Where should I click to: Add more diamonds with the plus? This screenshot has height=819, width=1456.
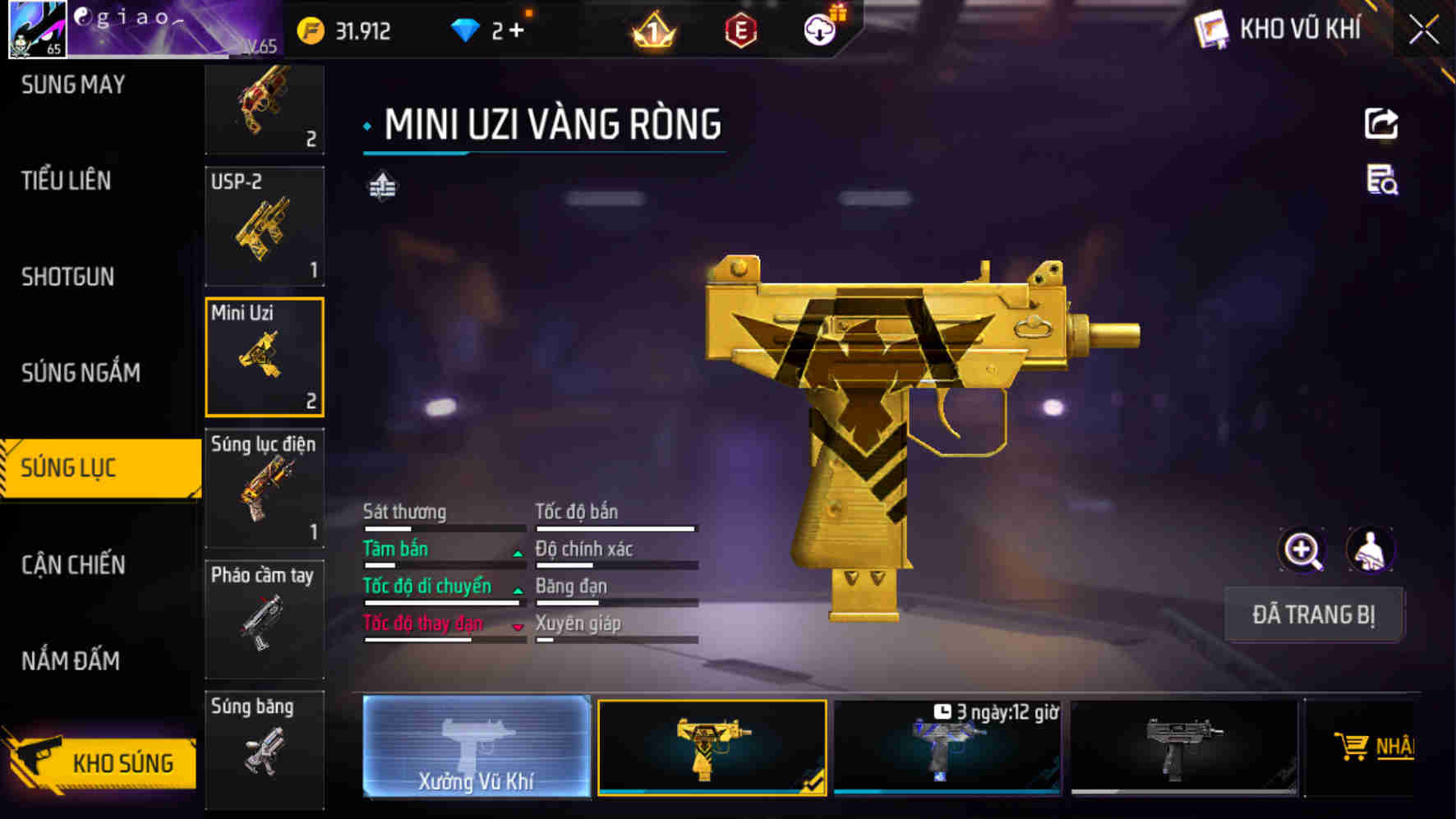pyautogui.click(x=516, y=31)
